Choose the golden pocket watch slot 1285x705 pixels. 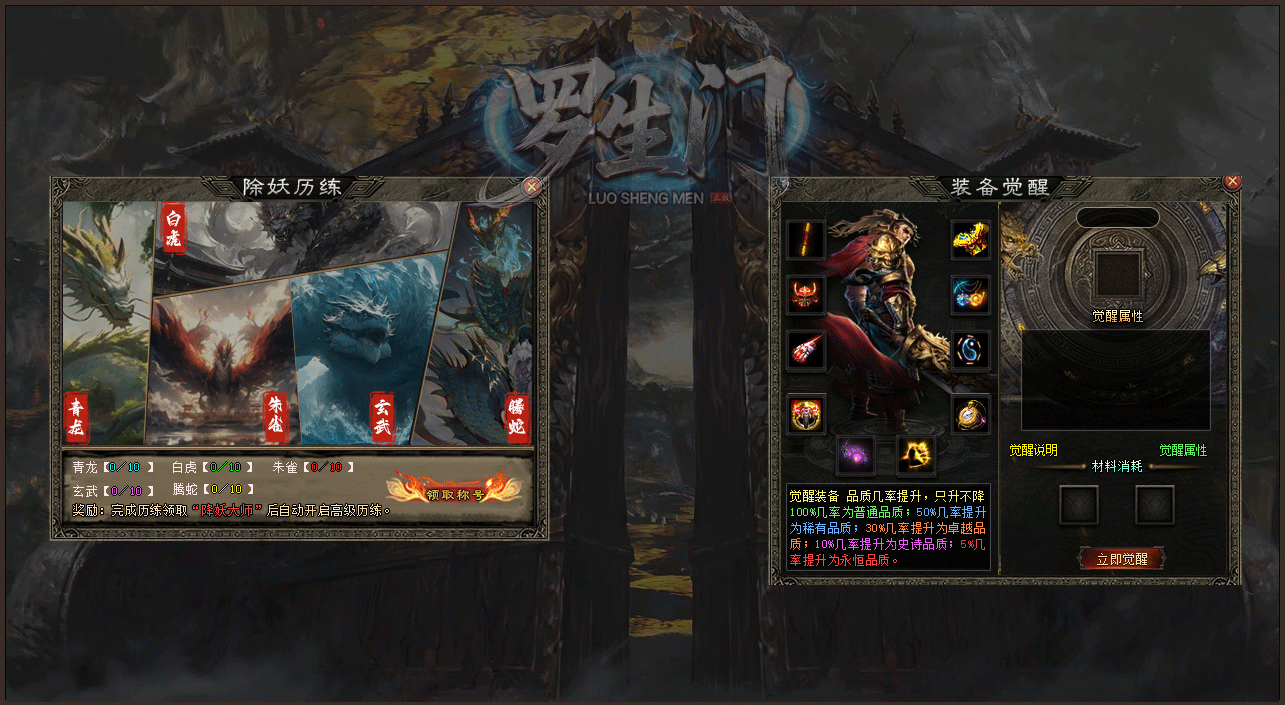[x=970, y=414]
